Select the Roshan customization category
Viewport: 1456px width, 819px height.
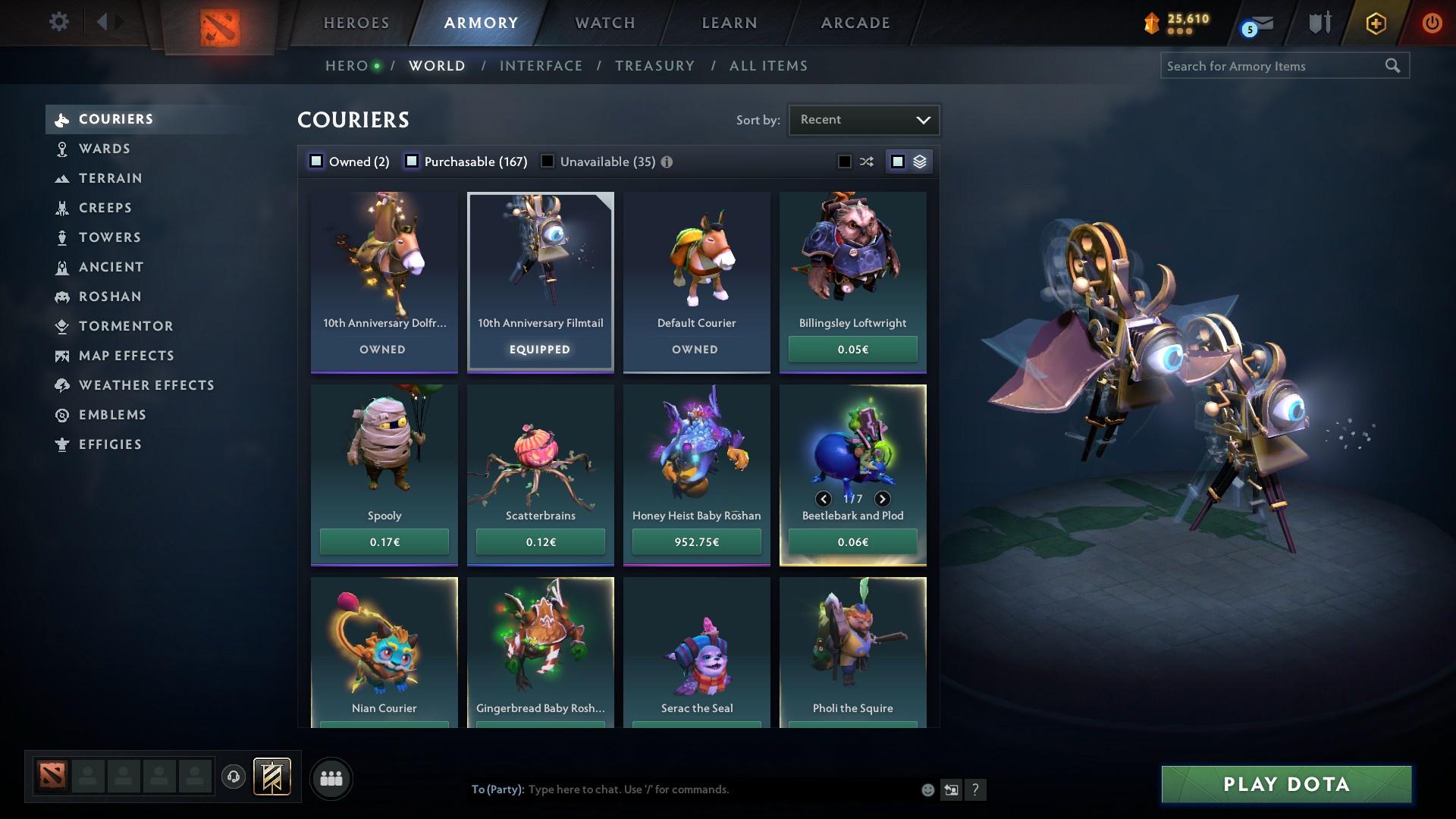pos(111,297)
